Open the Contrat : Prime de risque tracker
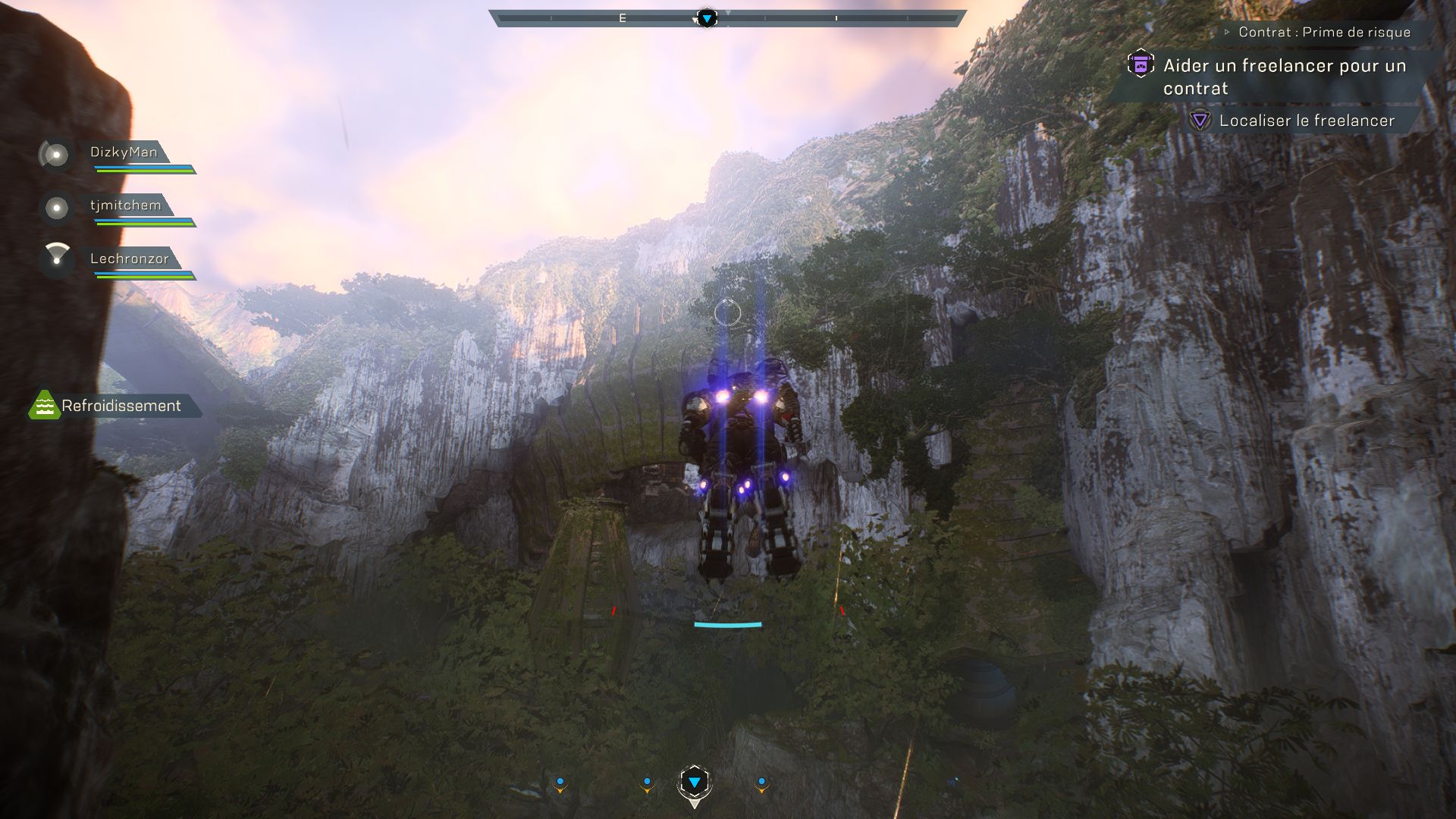1456x819 pixels. (1324, 33)
